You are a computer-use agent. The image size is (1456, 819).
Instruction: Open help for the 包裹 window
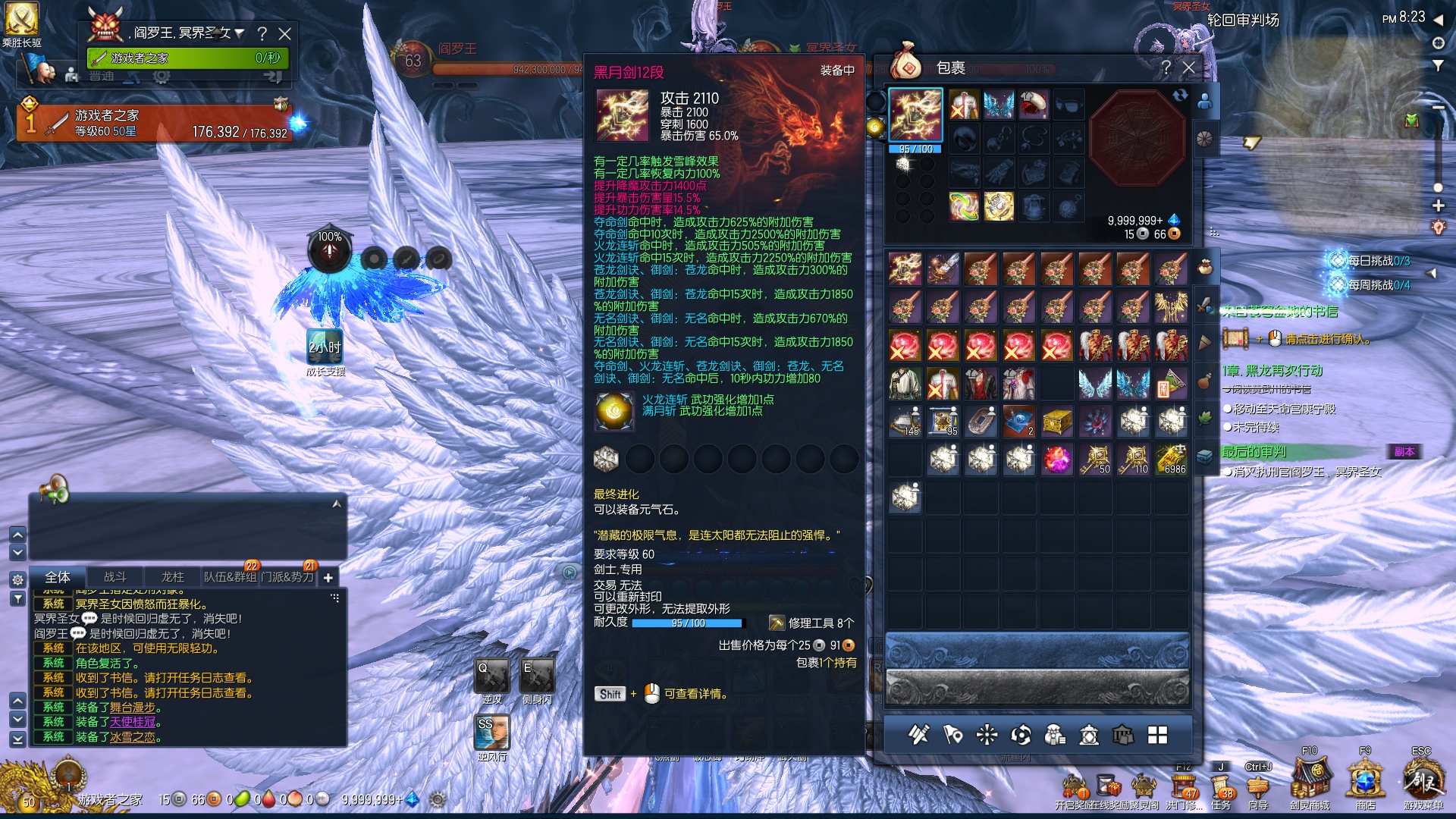pyautogui.click(x=1166, y=68)
